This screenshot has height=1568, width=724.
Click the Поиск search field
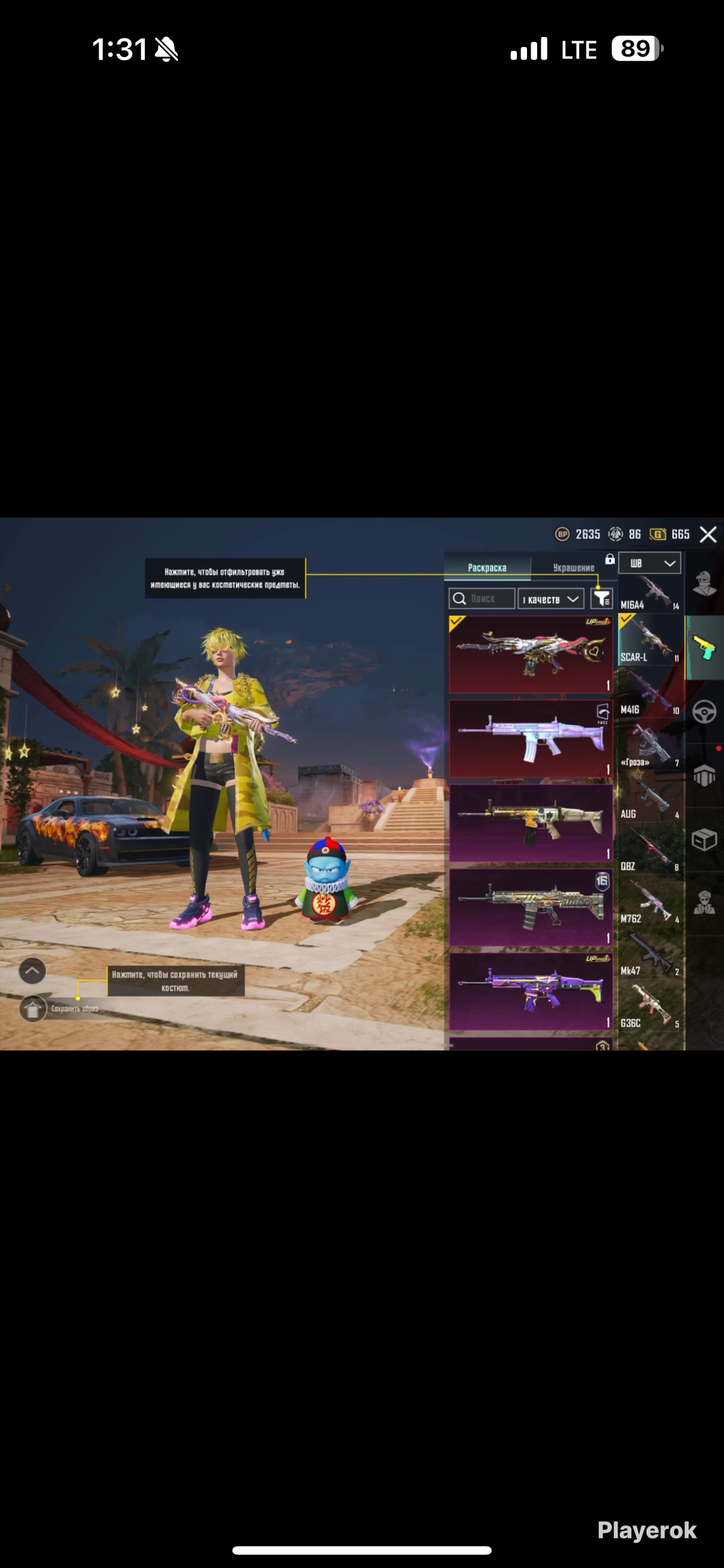(482, 599)
